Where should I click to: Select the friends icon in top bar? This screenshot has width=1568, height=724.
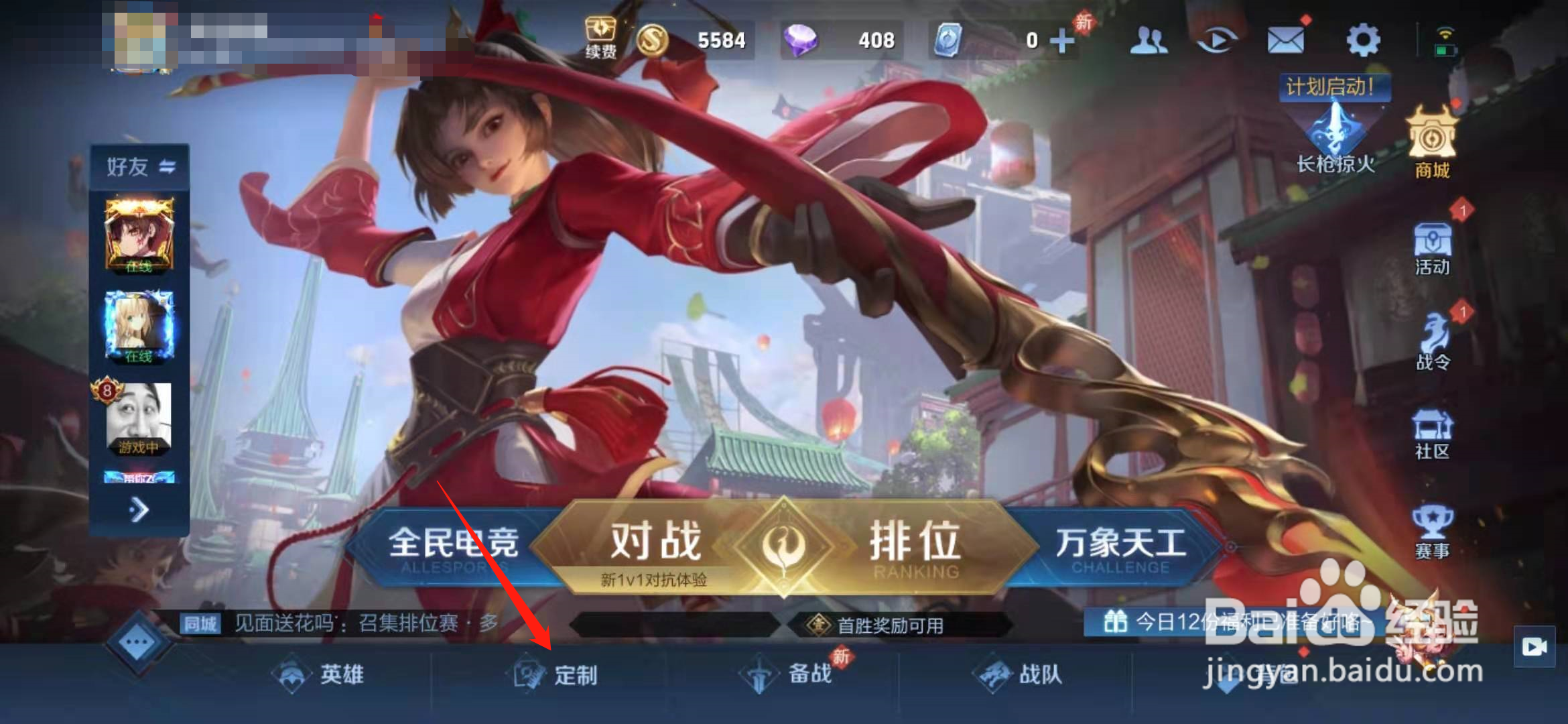point(1147,40)
